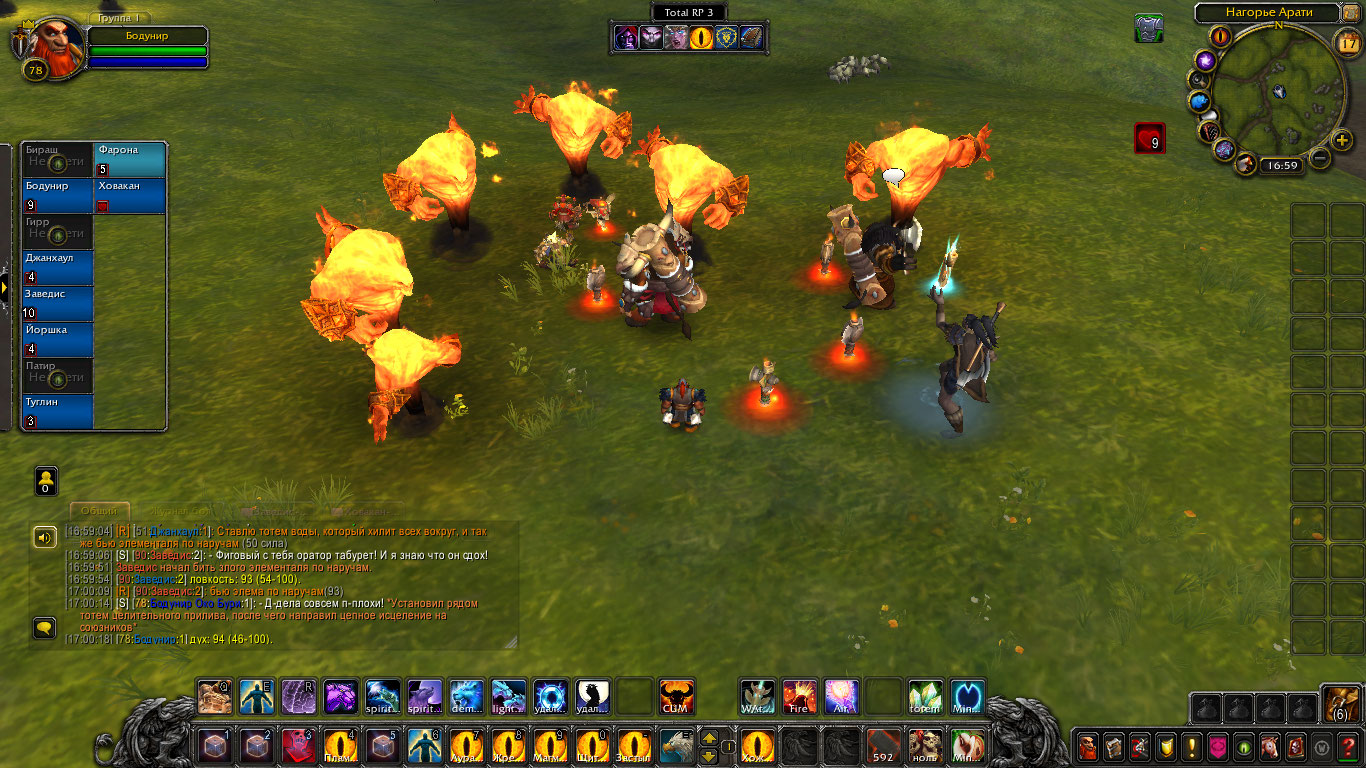Screen dimensions: 1366x768
Task: Open the quest log exclamation mark button
Action: [x=1192, y=746]
